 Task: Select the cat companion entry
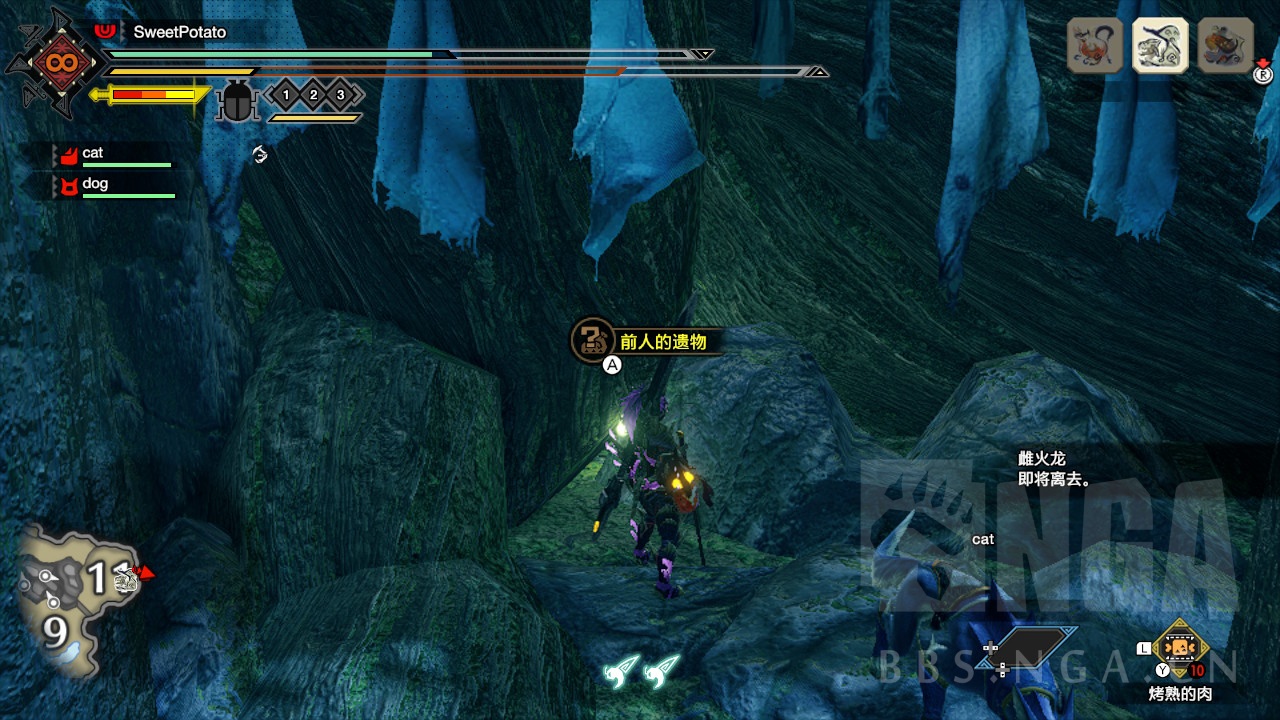point(112,154)
